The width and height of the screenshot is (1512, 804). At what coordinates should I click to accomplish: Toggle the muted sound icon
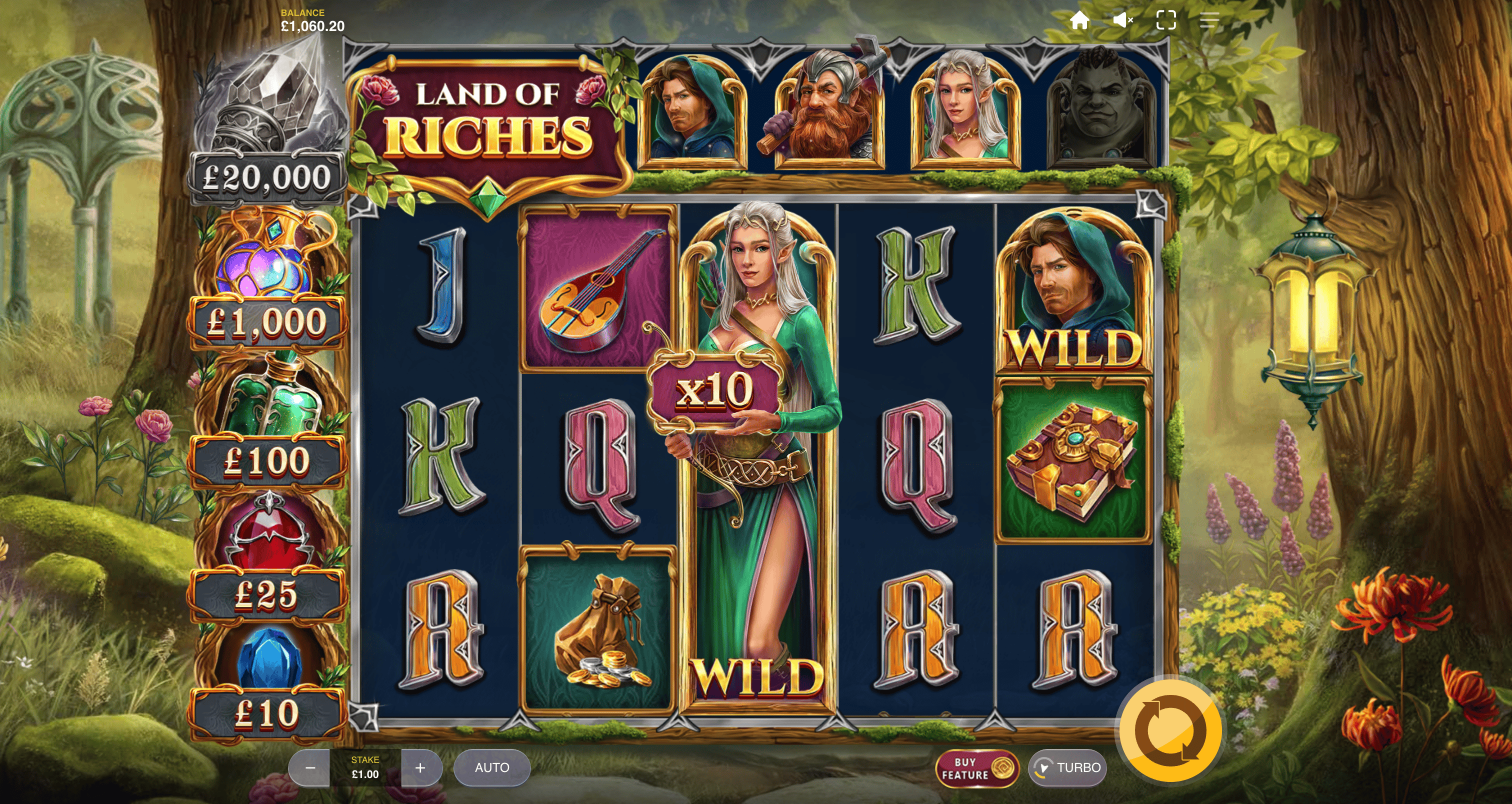click(1122, 21)
